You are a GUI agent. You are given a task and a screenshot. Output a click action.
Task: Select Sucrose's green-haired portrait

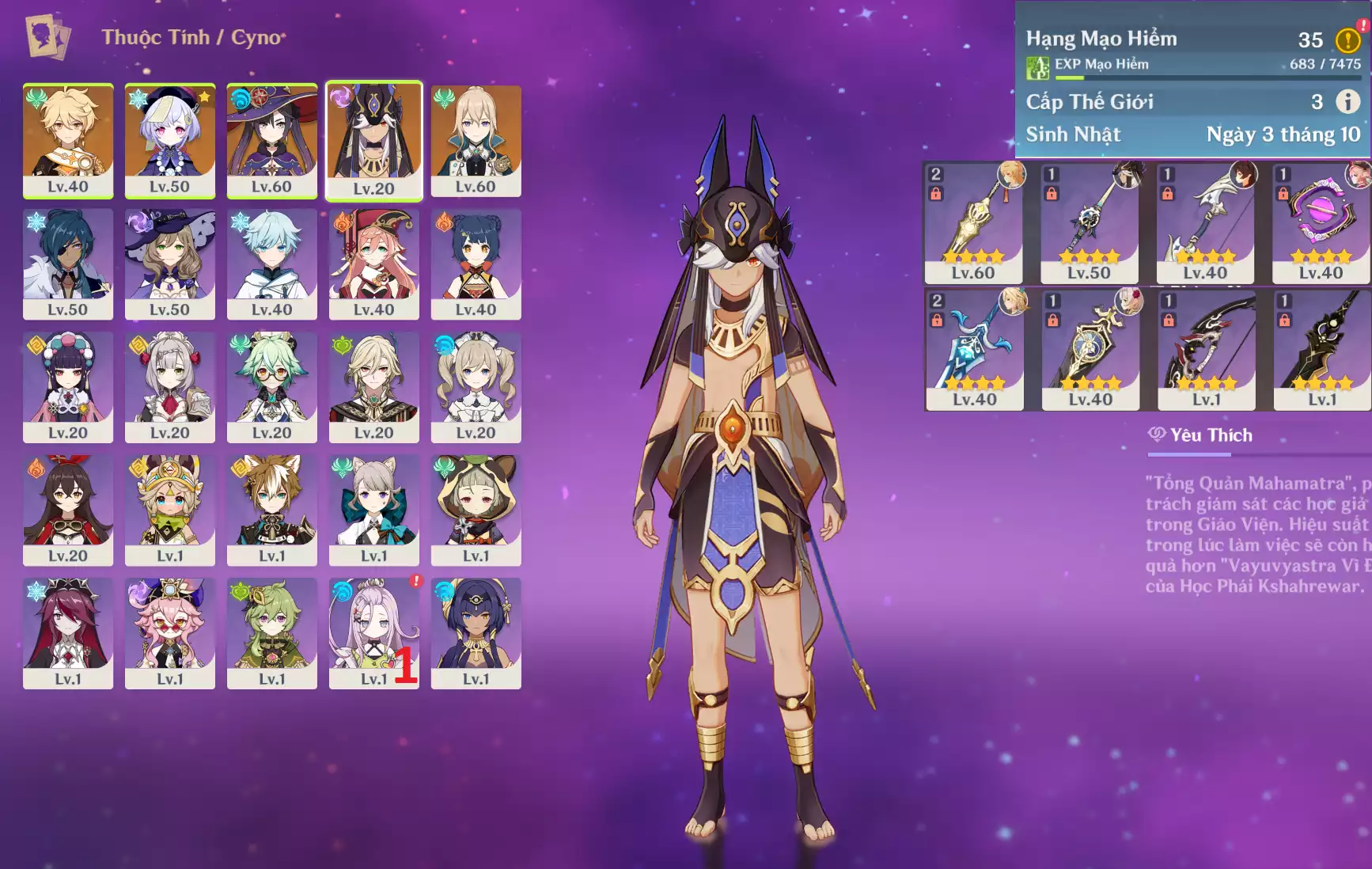[x=271, y=387]
